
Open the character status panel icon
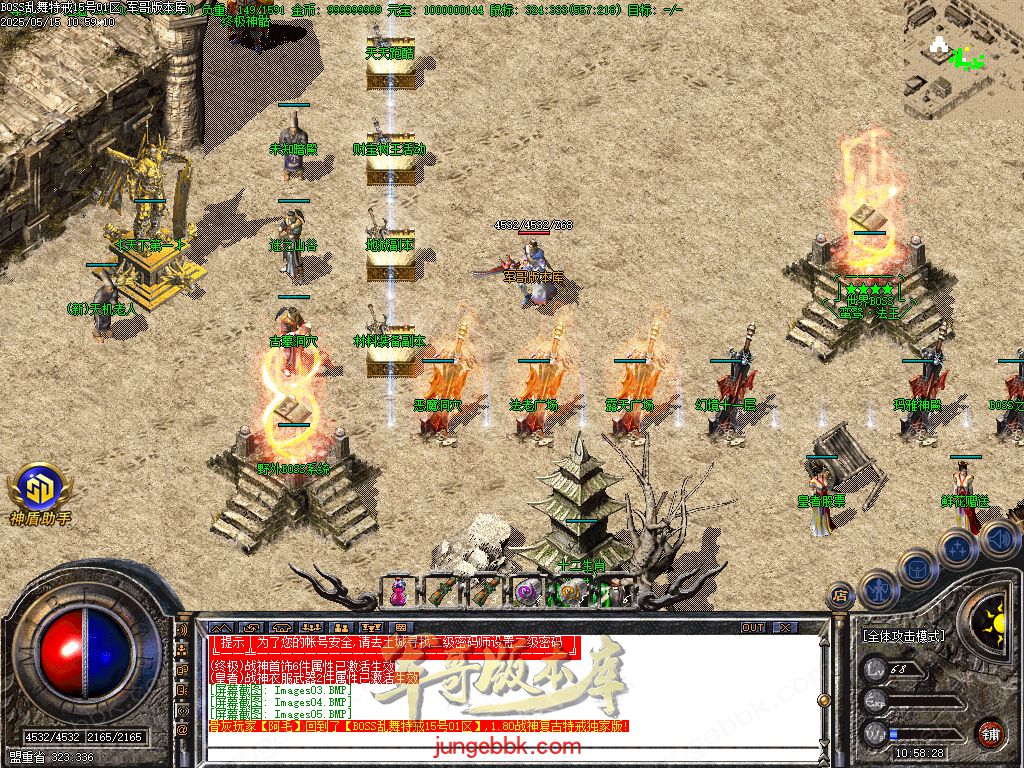(879, 588)
